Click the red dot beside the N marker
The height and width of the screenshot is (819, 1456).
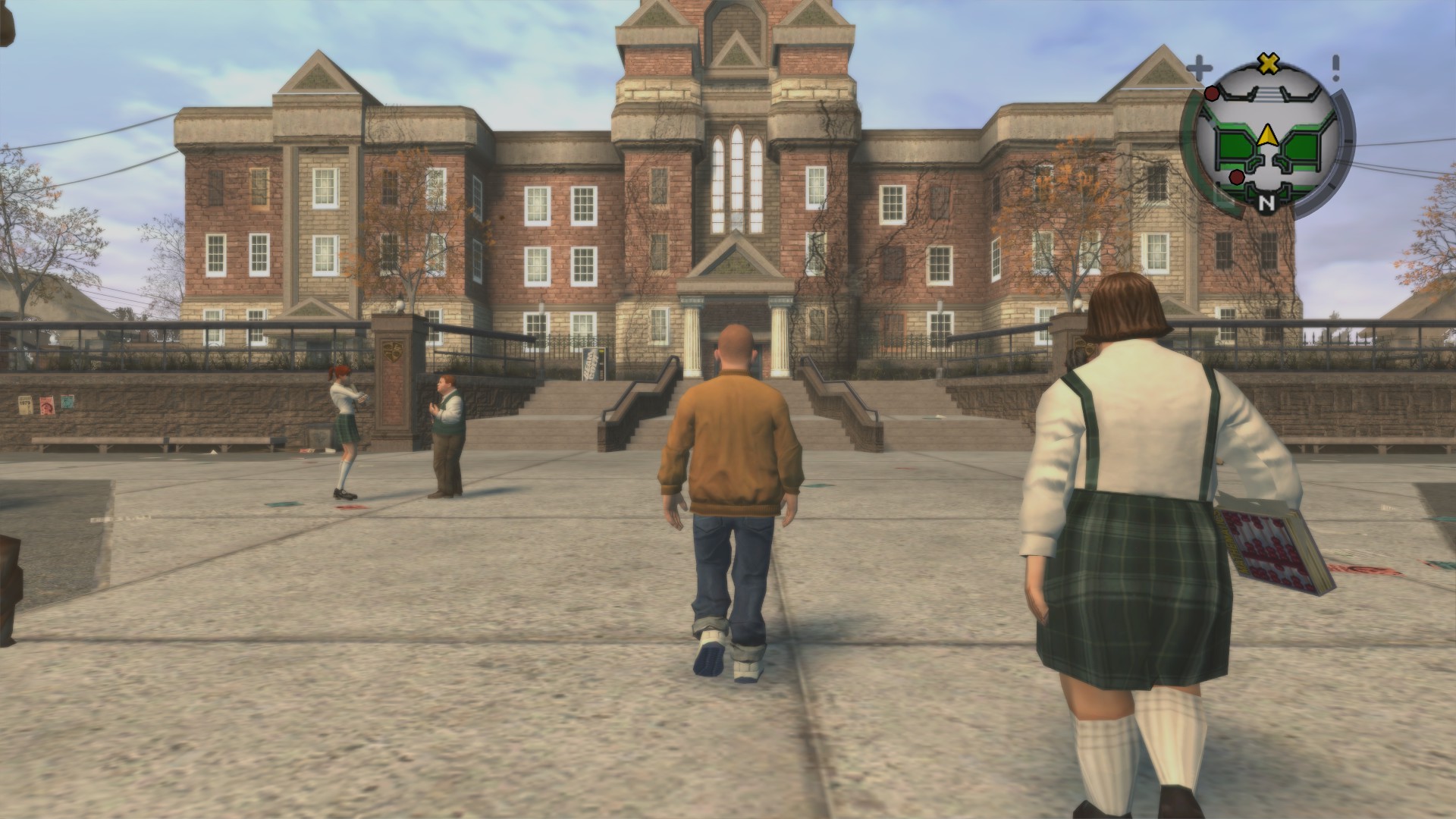1237,177
